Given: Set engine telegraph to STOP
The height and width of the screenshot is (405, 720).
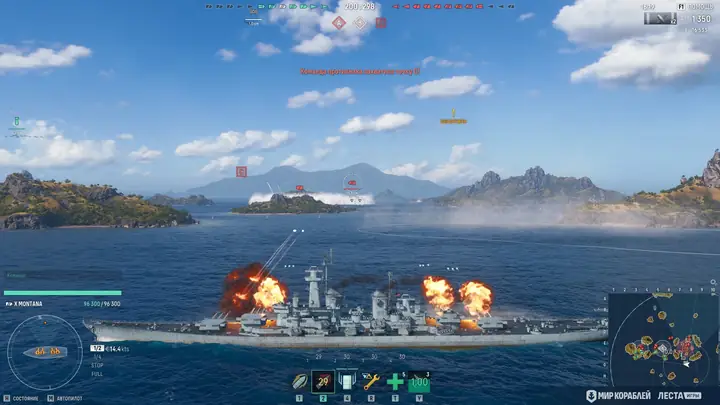Looking at the screenshot, I should [x=97, y=365].
